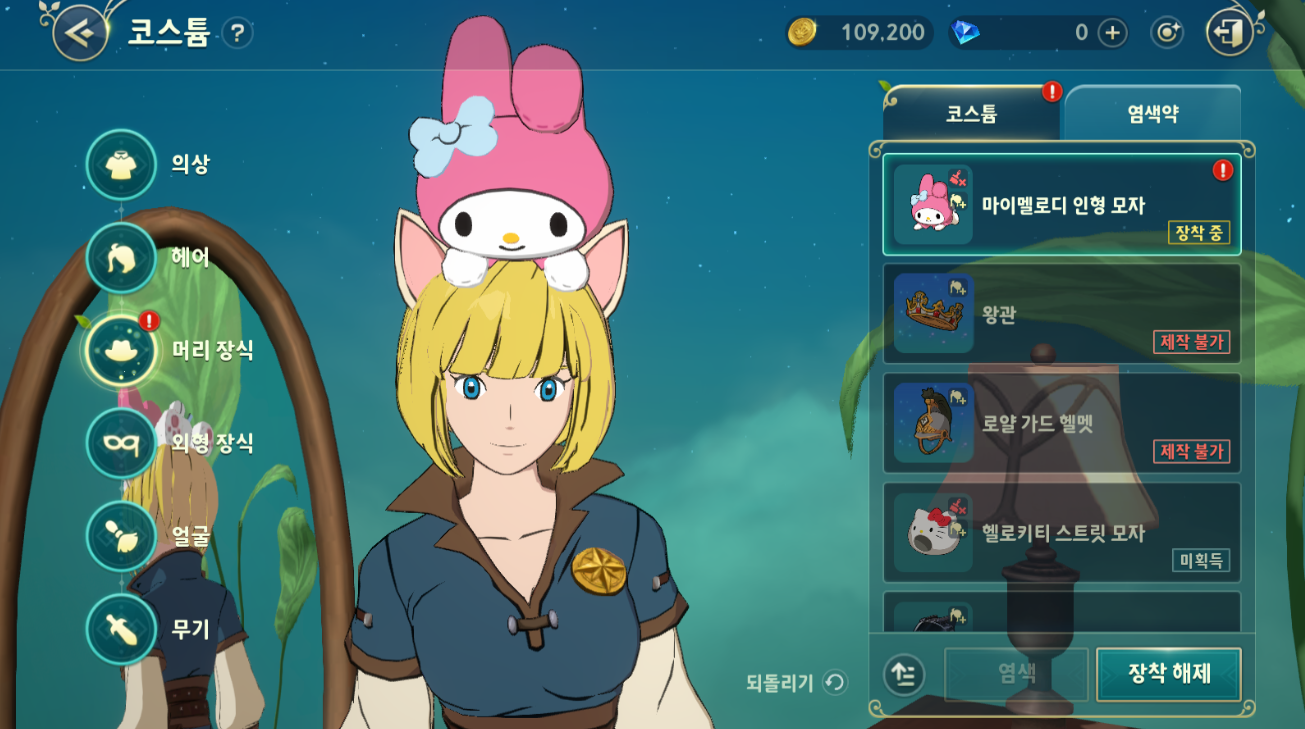
Task: Select the 코스튬 costume tab
Action: (971, 114)
